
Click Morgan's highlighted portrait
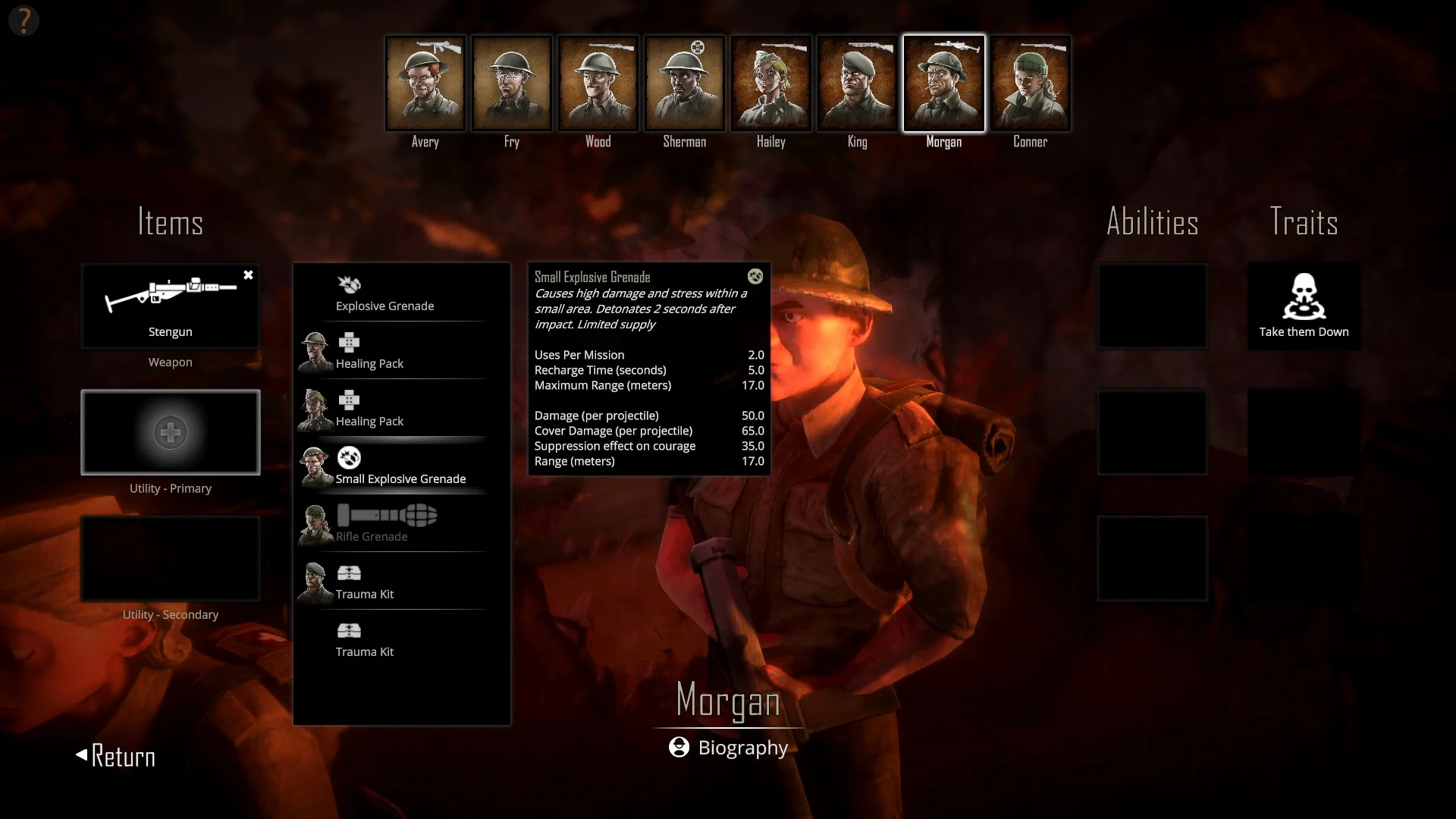943,84
